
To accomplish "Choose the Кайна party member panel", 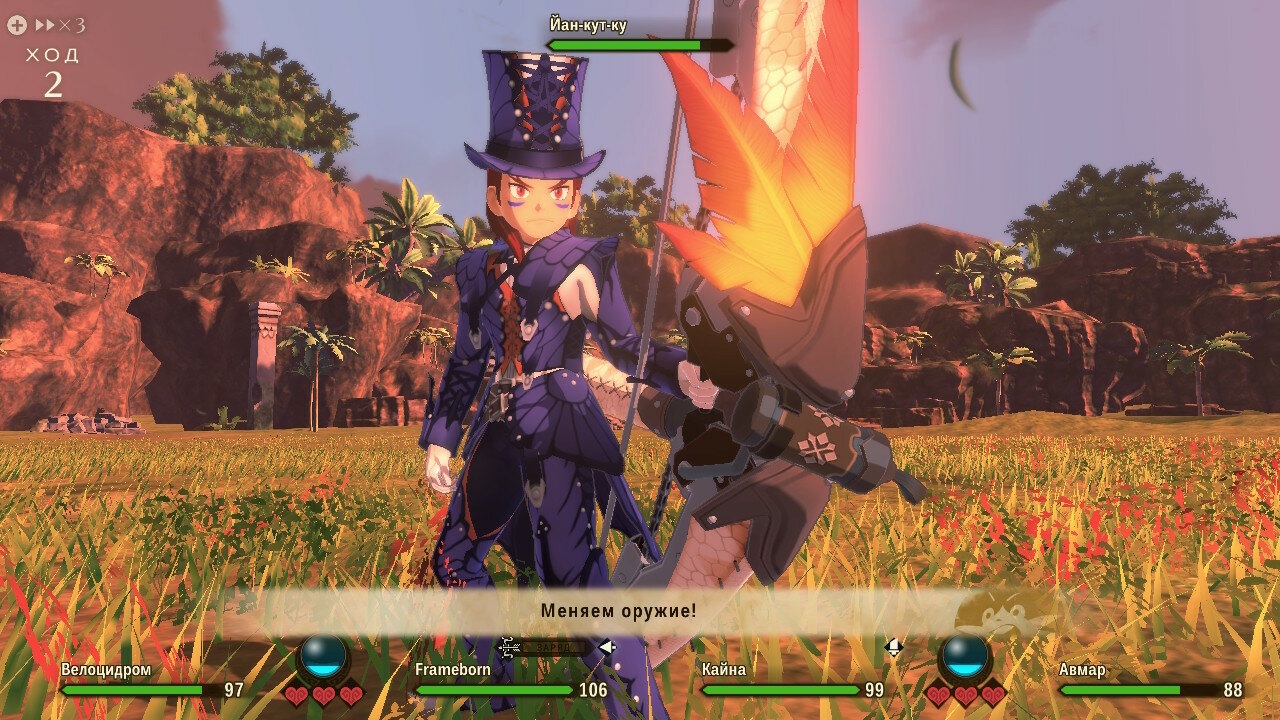I will 792,680.
